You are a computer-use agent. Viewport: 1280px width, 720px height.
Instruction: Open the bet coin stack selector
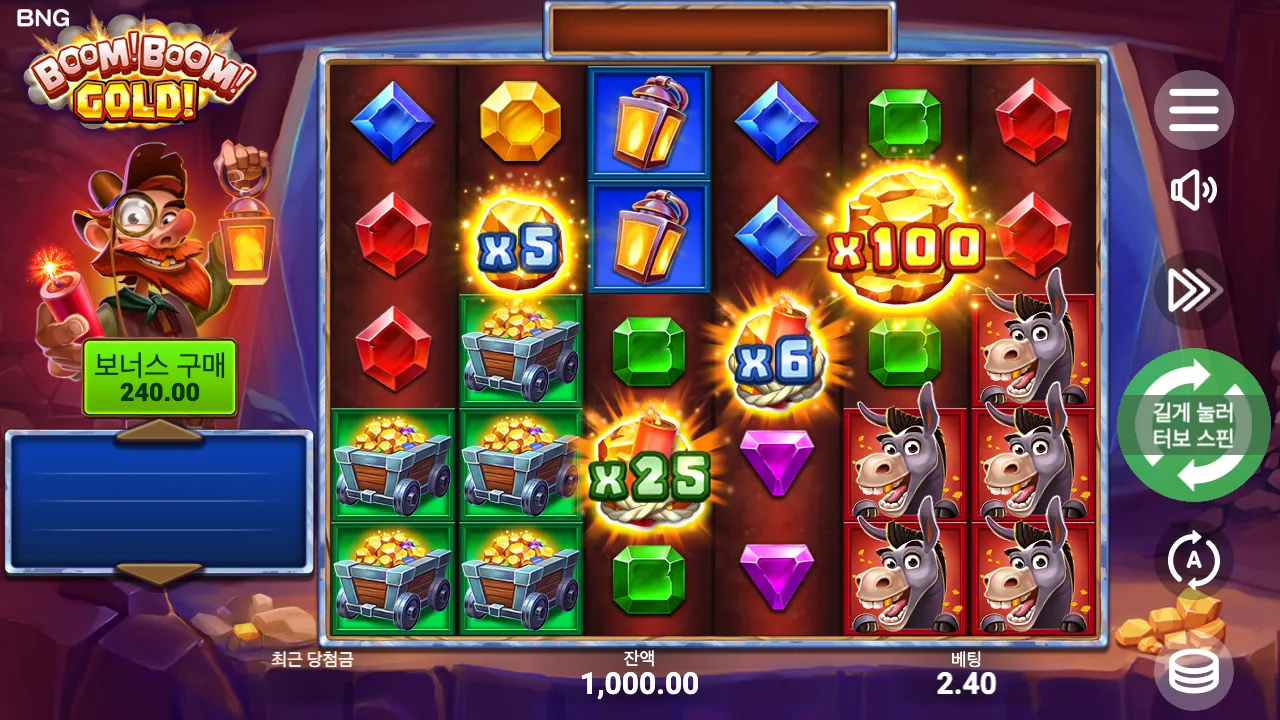pyautogui.click(x=1193, y=672)
